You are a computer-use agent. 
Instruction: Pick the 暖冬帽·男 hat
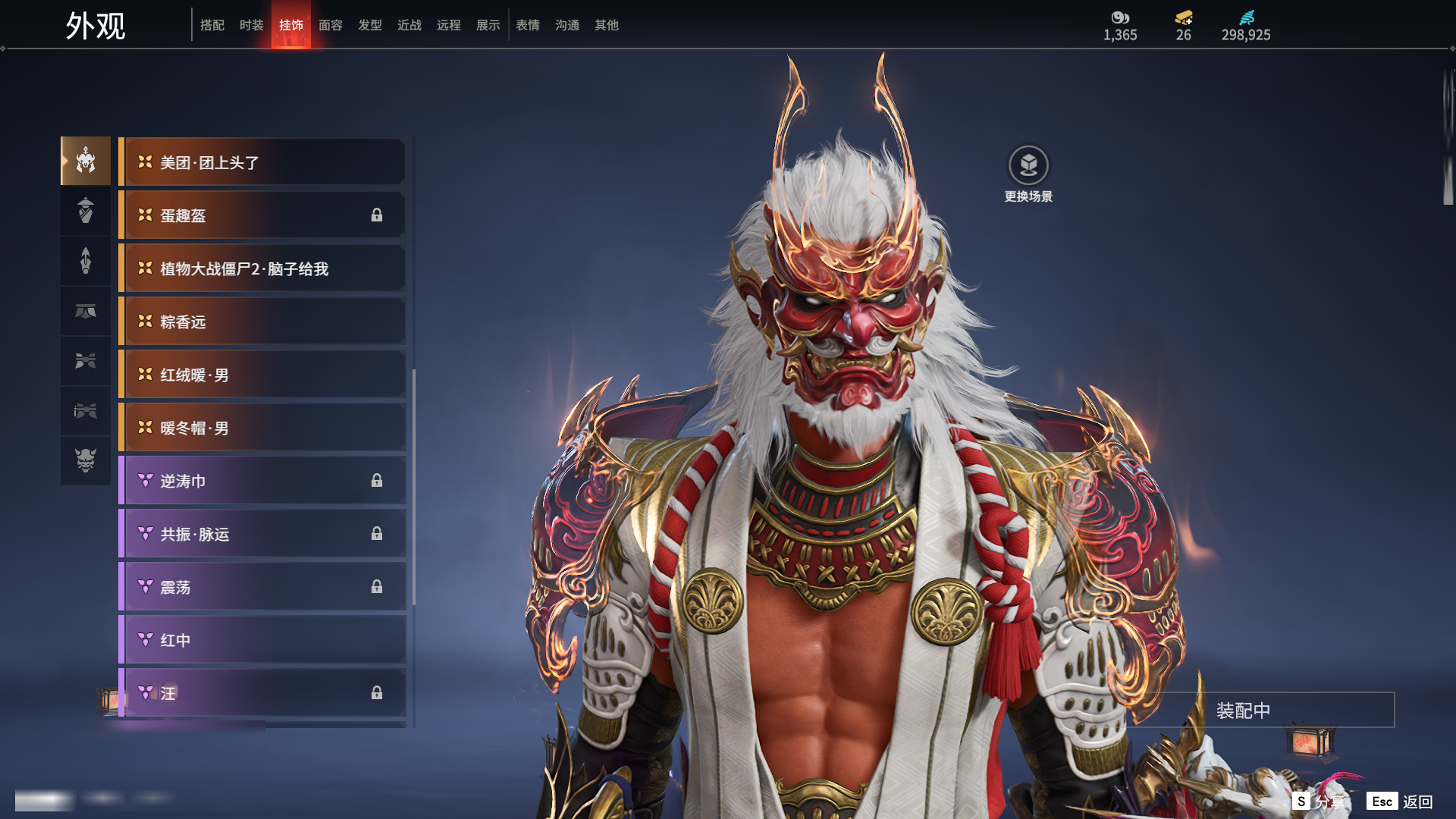pos(262,428)
